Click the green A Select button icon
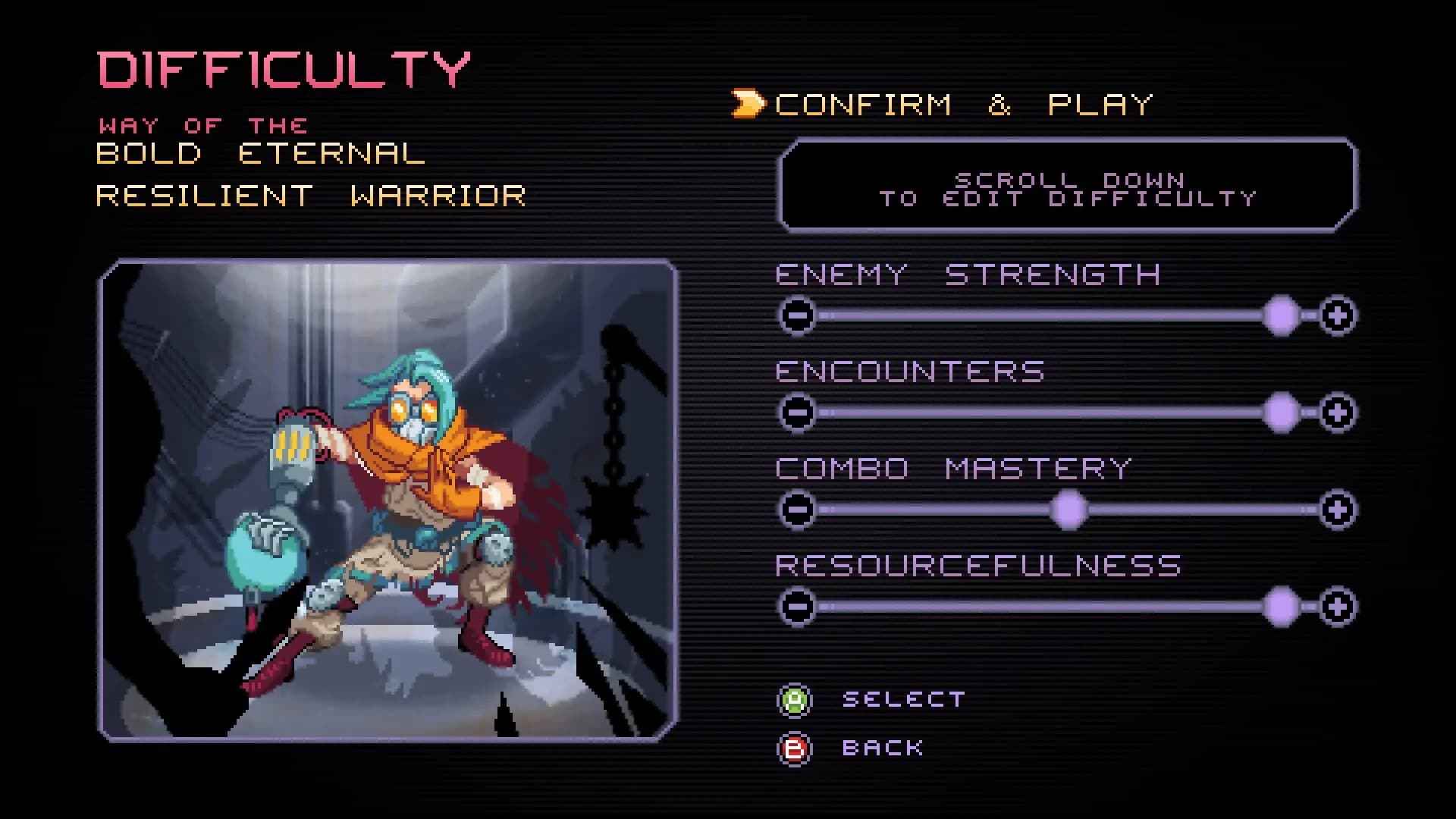 pyautogui.click(x=793, y=698)
